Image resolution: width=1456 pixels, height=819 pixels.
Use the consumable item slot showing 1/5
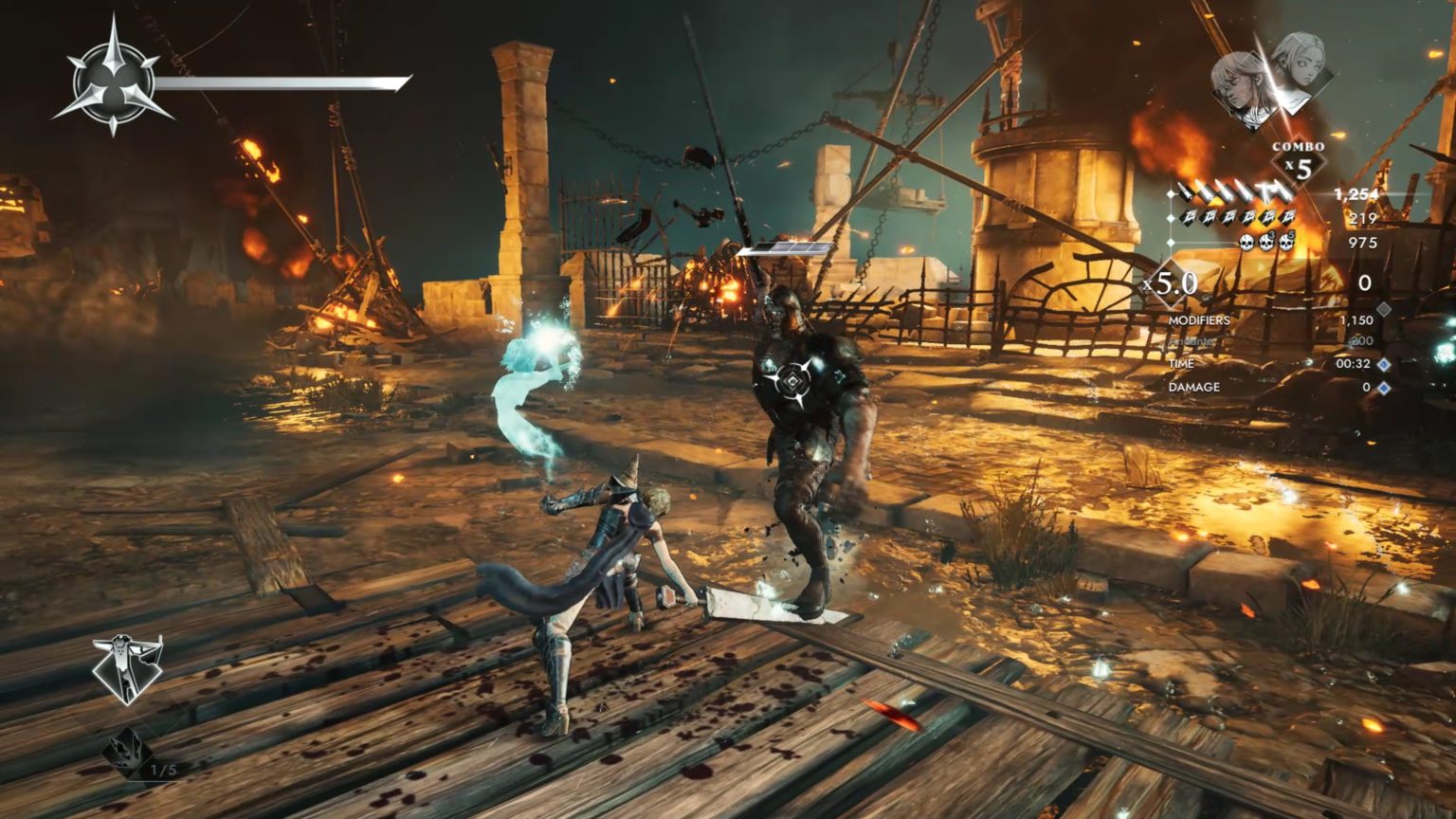[128, 754]
